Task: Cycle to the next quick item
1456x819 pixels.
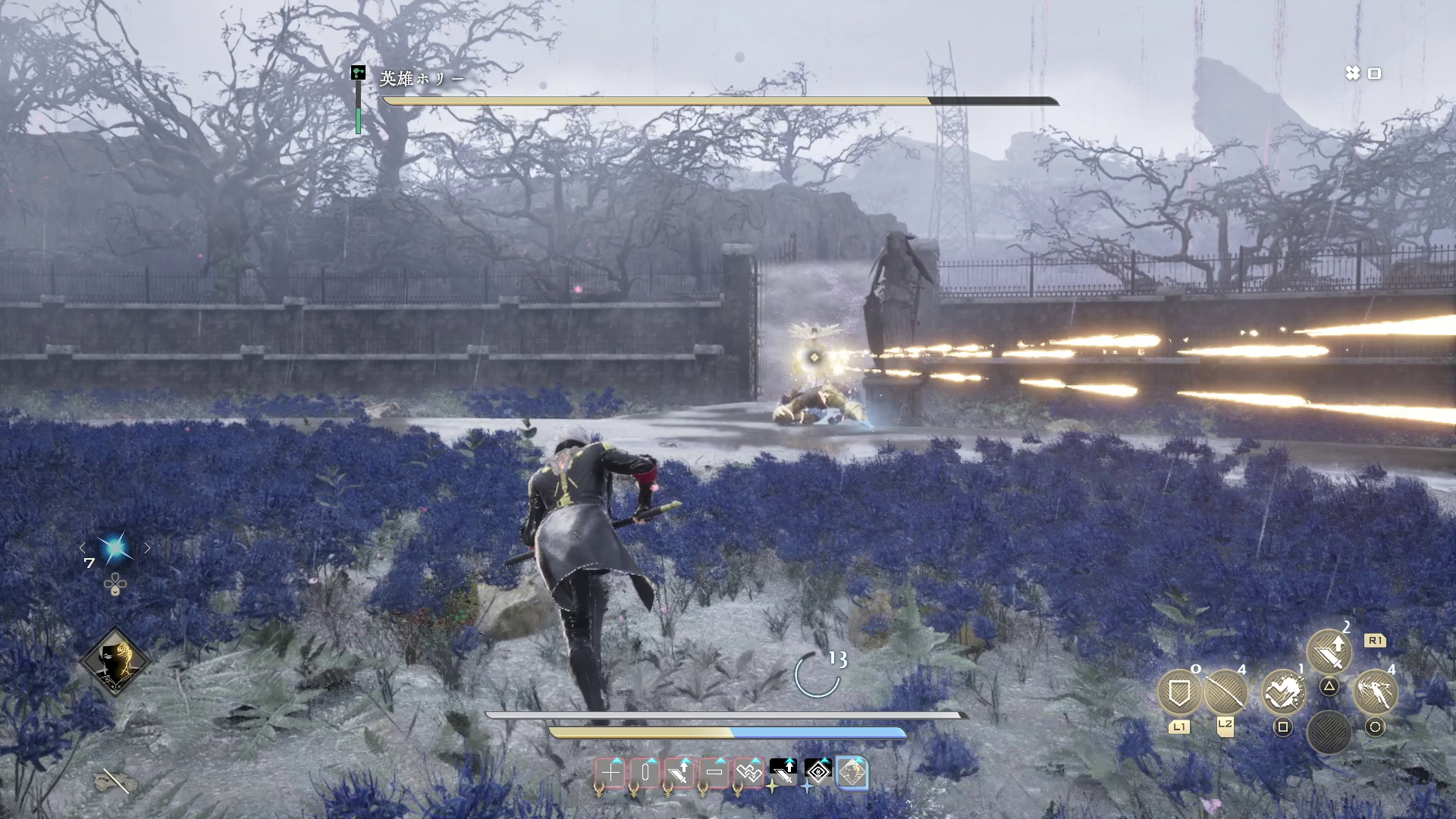Action: (148, 548)
